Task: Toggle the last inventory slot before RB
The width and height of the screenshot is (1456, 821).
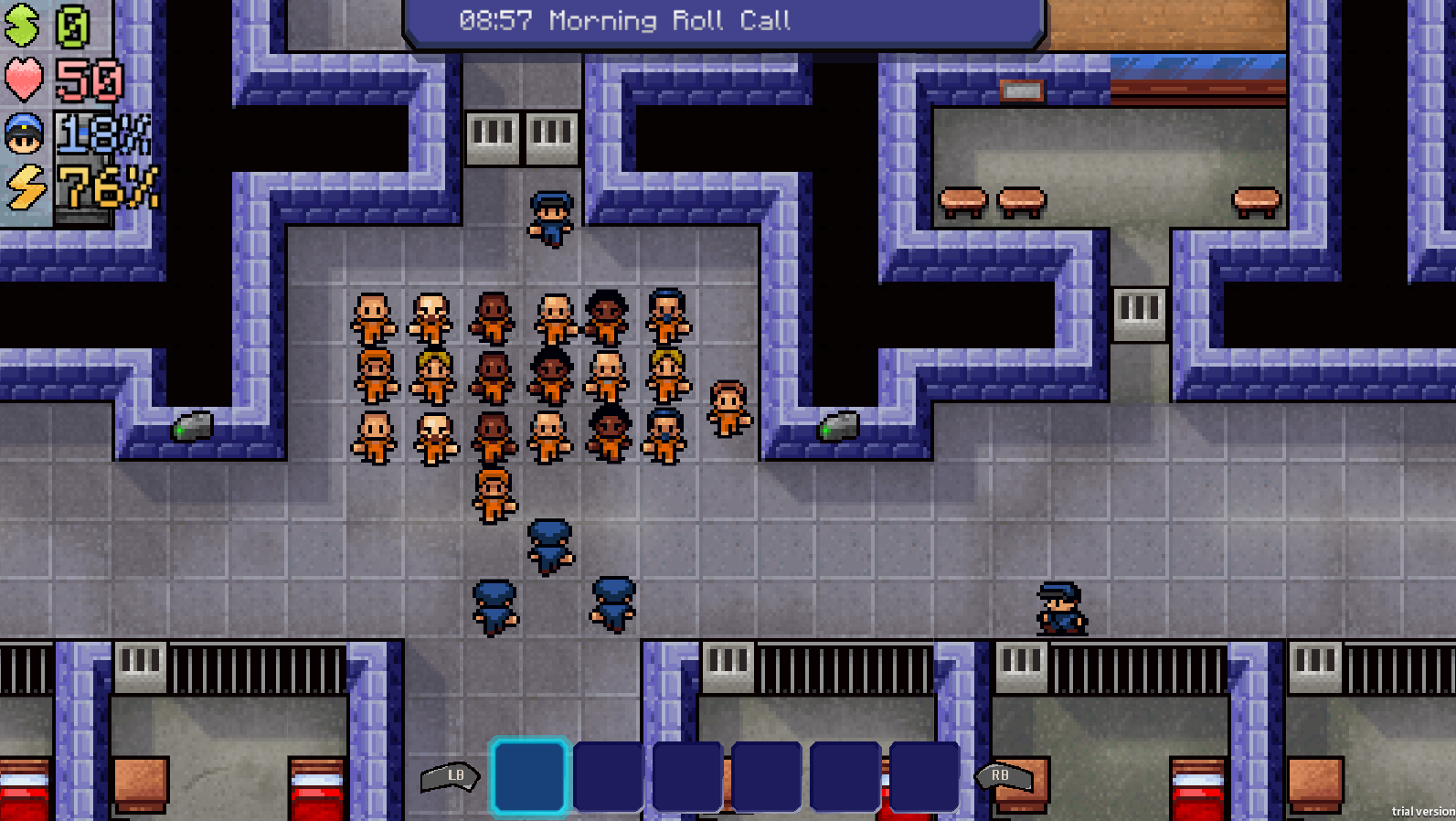Action: 923,777
